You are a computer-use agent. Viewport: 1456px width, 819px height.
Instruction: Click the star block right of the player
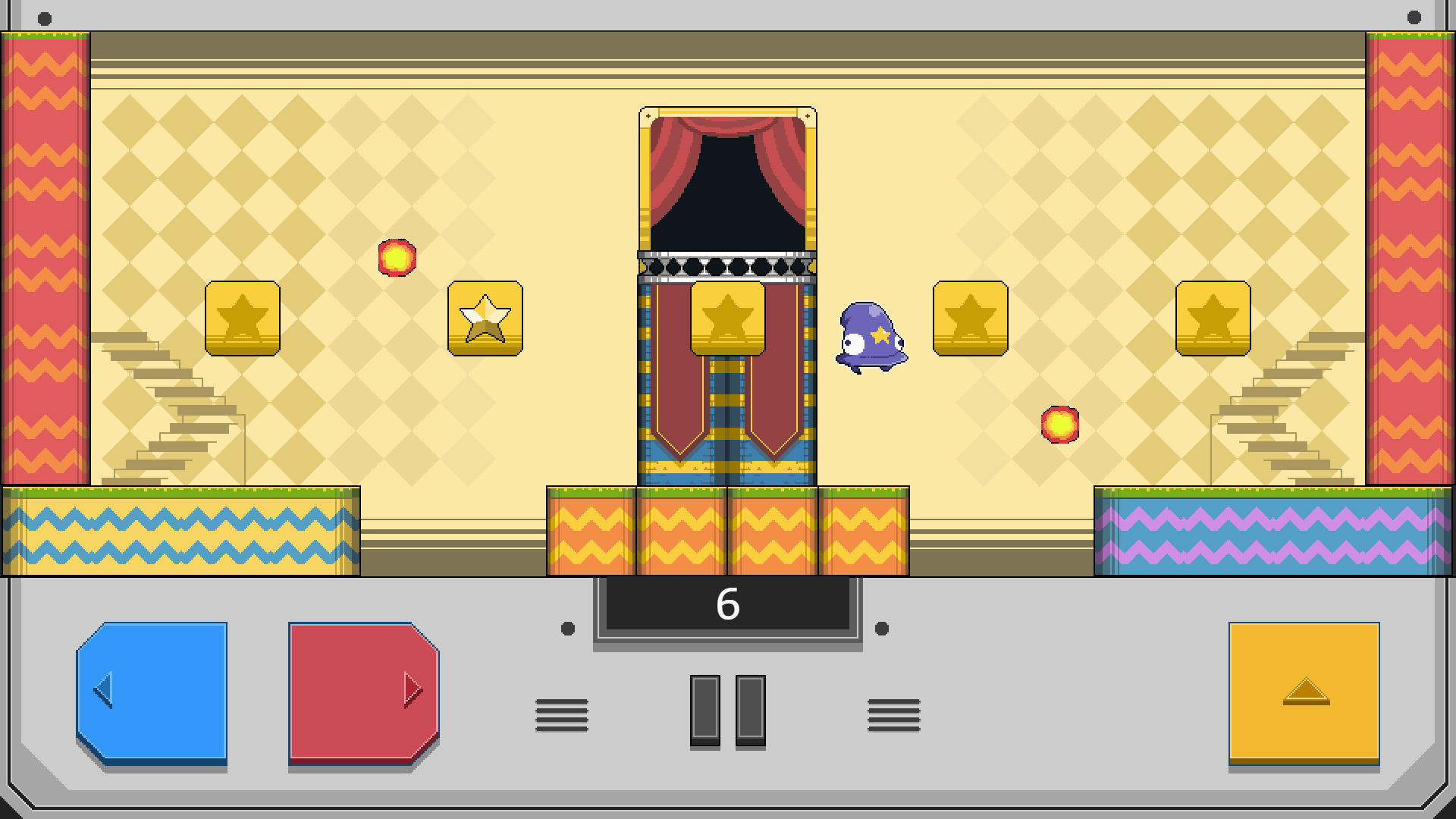click(971, 317)
